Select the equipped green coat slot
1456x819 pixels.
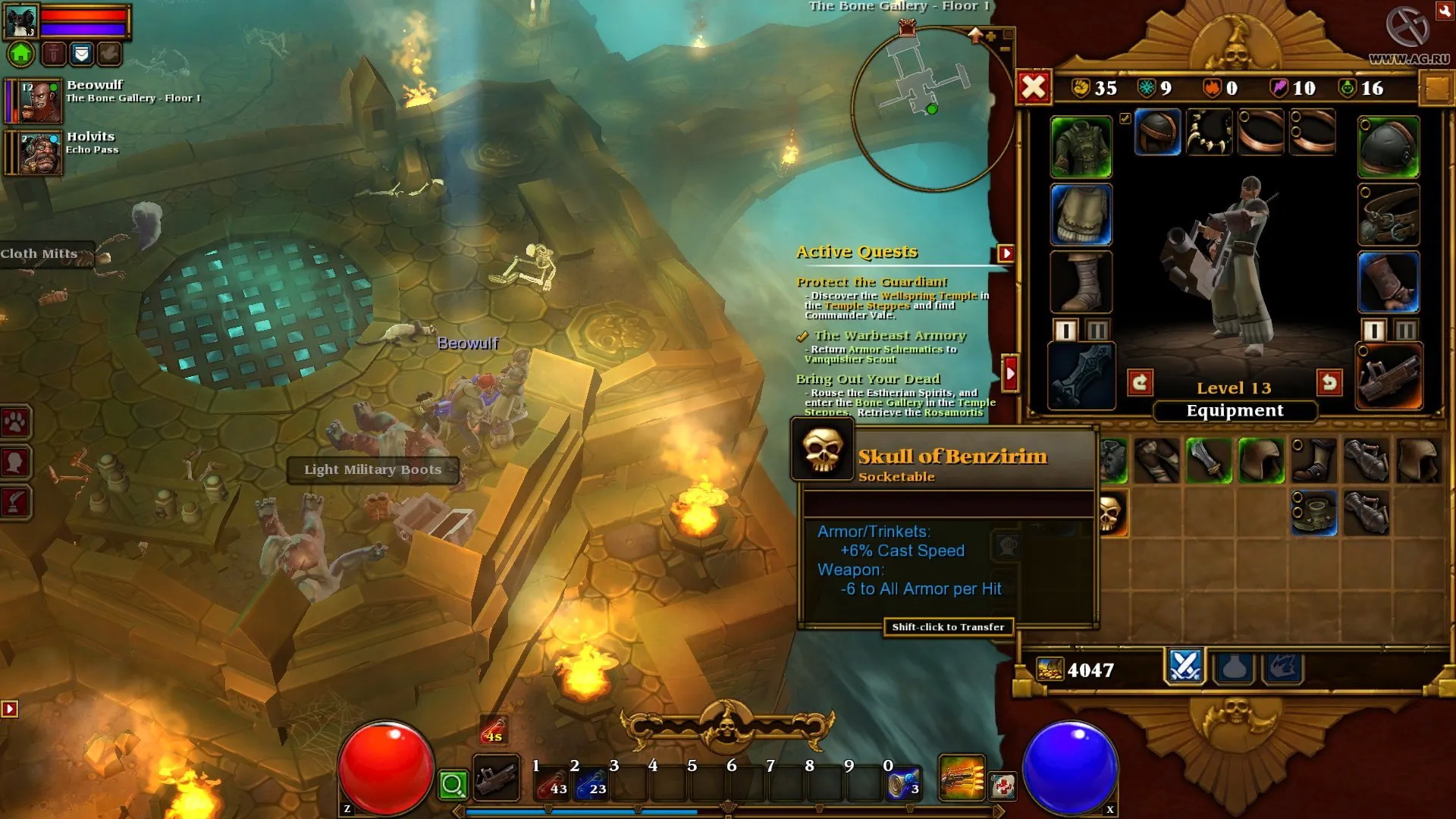pos(1081,147)
